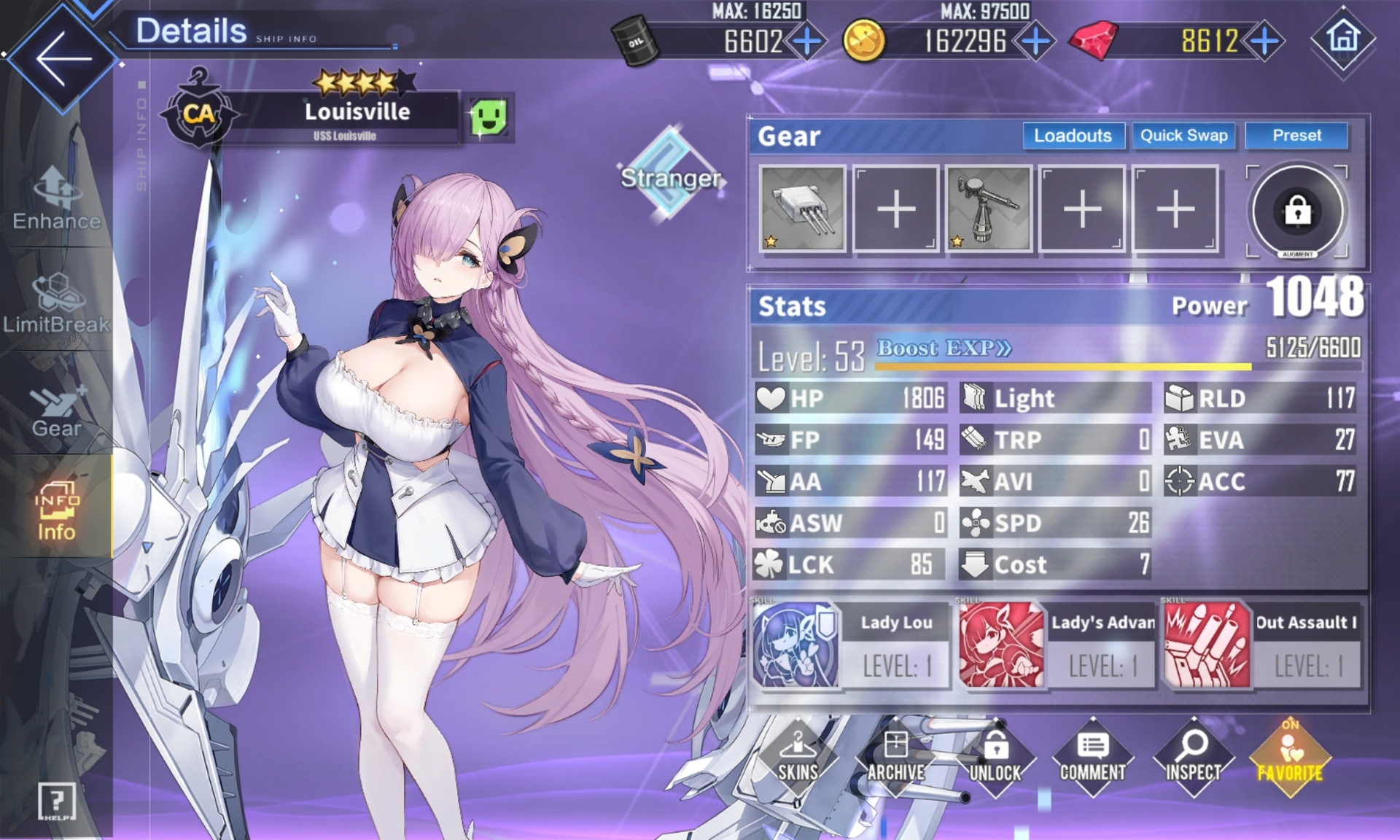Select the equipped triple gun turret slot

[802, 209]
